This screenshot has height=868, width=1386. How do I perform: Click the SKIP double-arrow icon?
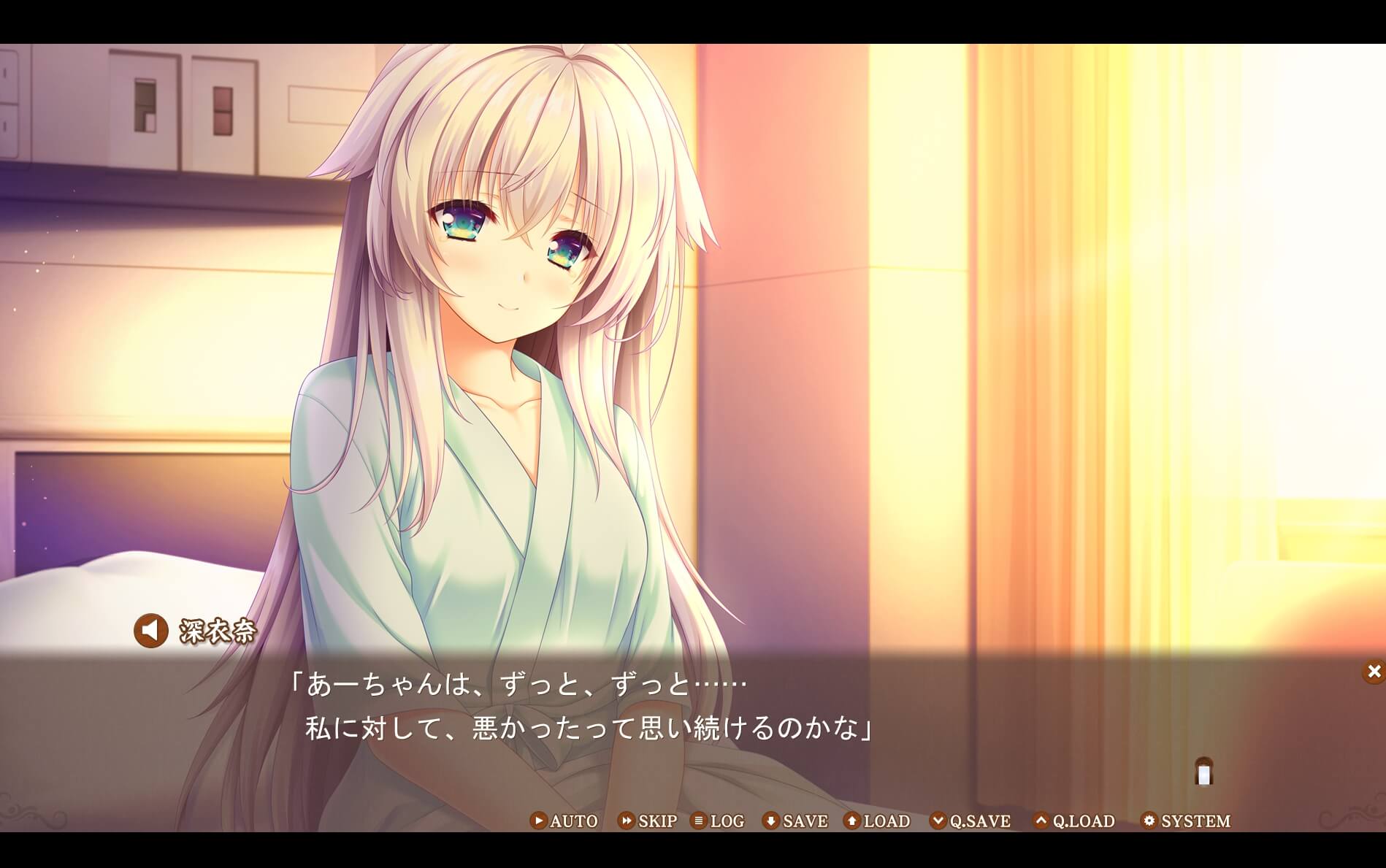[x=627, y=821]
